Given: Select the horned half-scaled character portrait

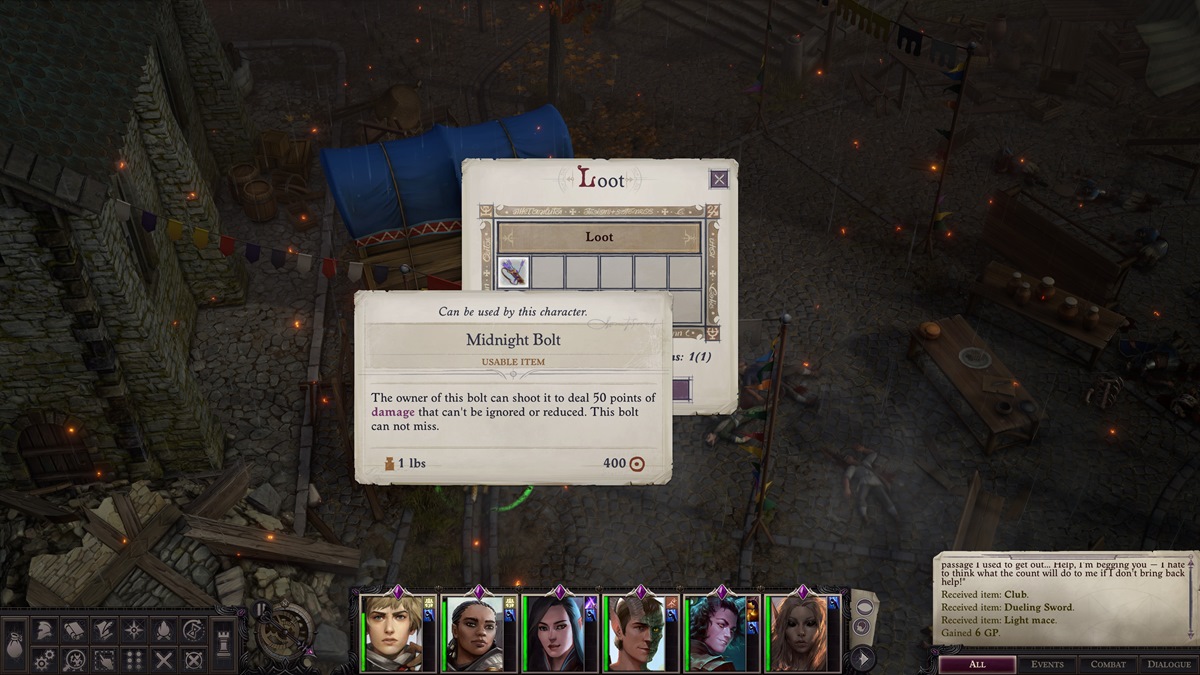Looking at the screenshot, I should coord(635,633).
